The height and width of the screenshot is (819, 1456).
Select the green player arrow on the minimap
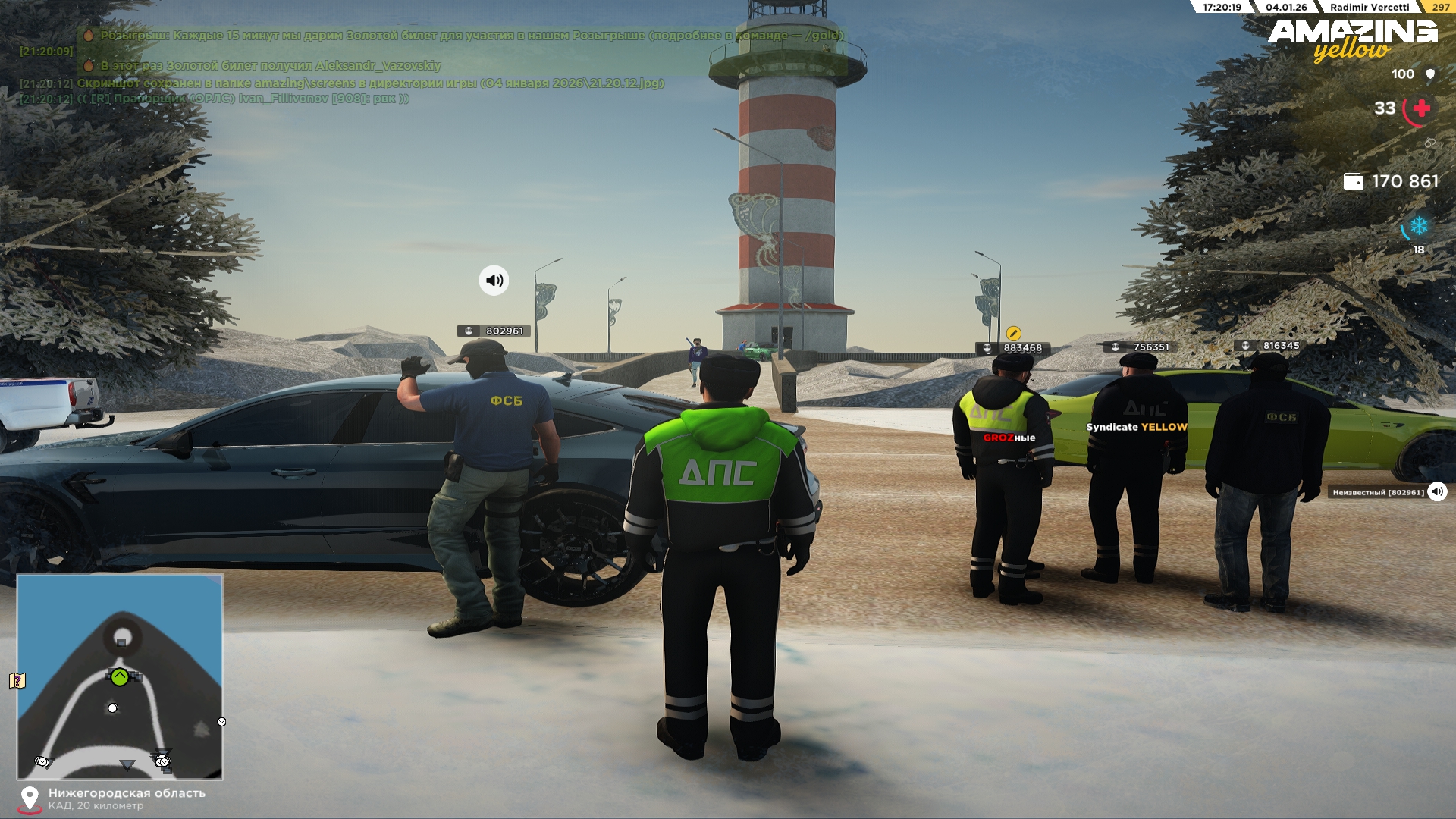(120, 676)
